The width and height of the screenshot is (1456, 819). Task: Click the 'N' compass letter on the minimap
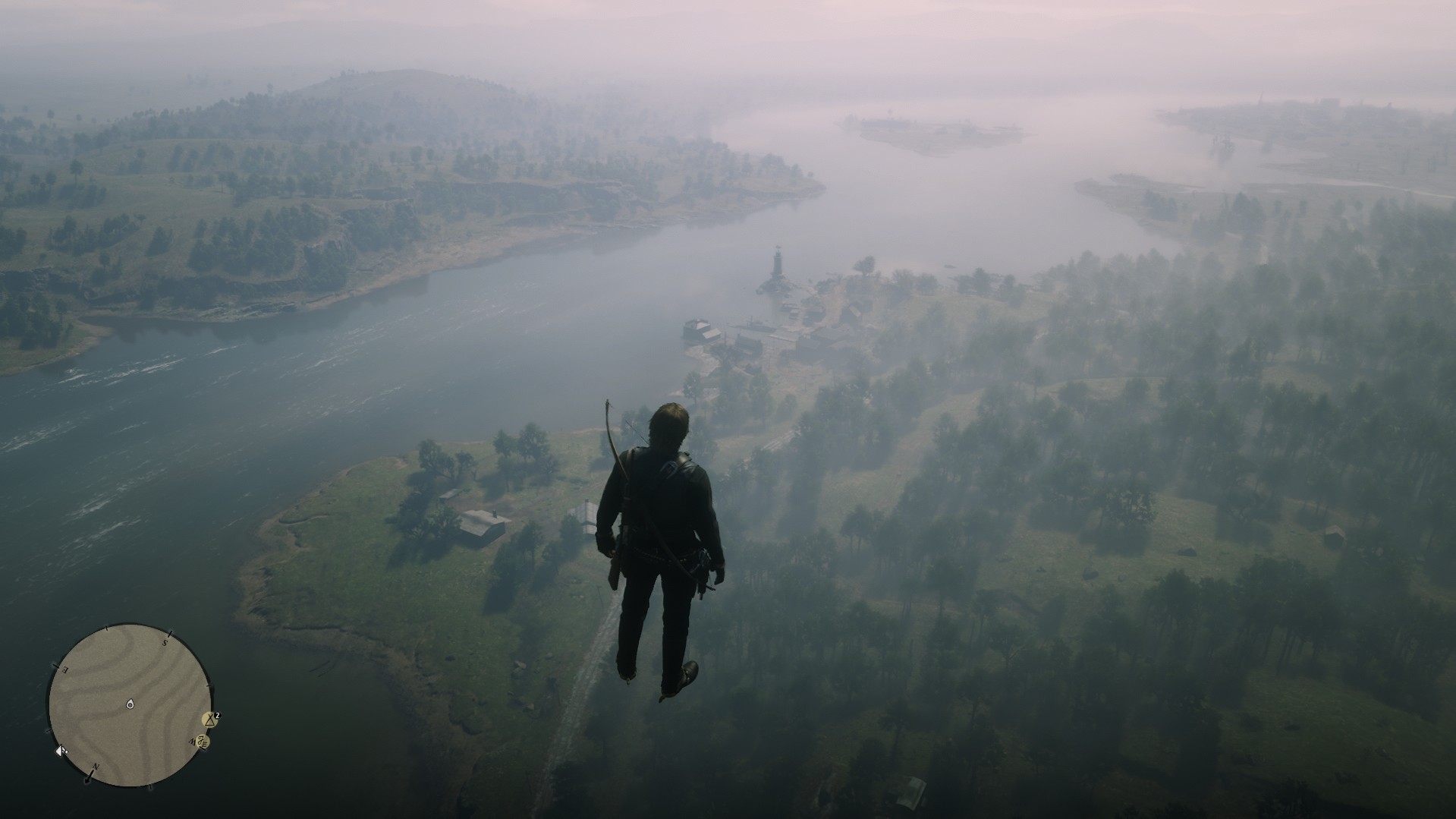click(96, 767)
